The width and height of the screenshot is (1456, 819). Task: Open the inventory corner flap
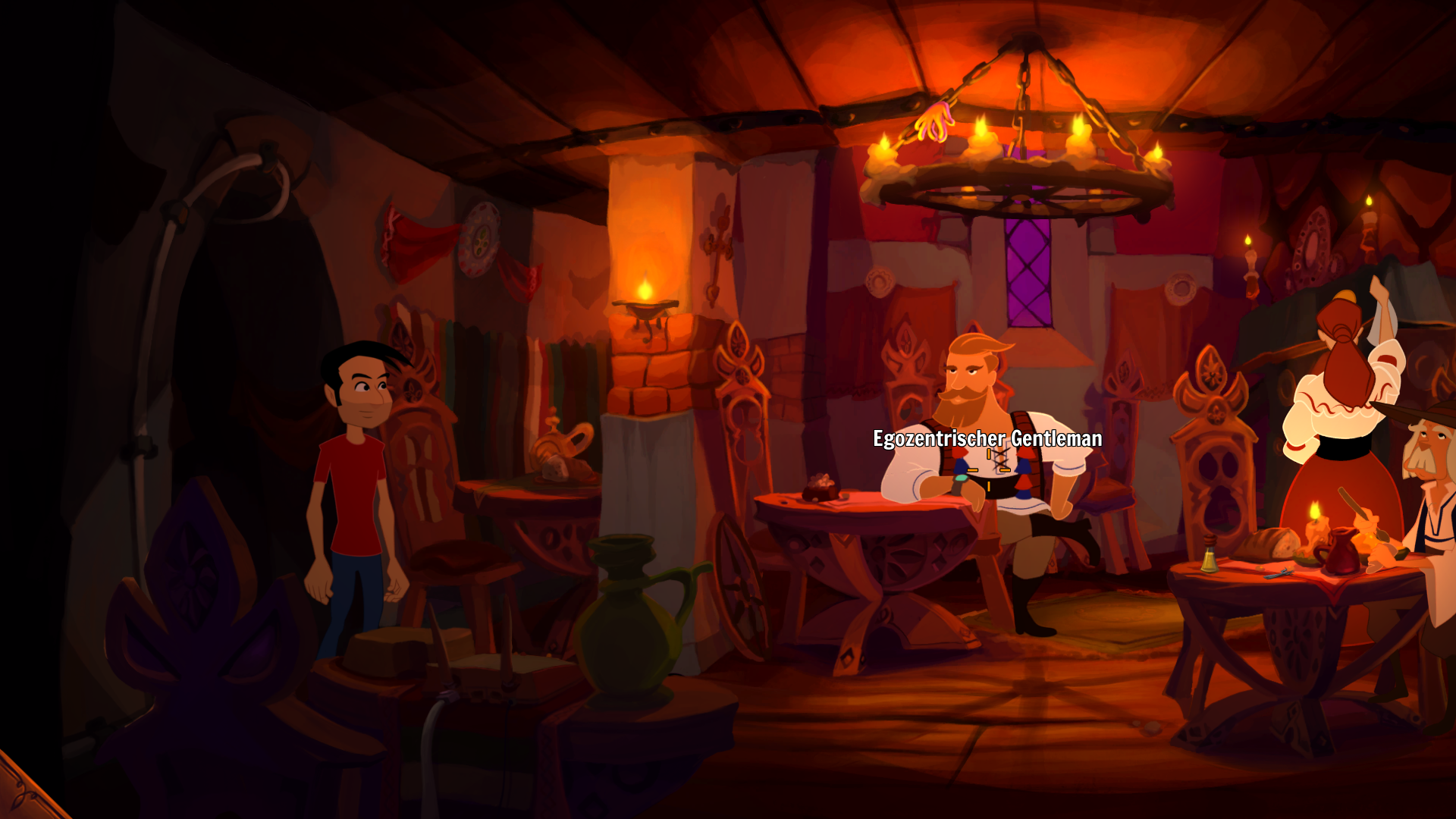click(21, 792)
